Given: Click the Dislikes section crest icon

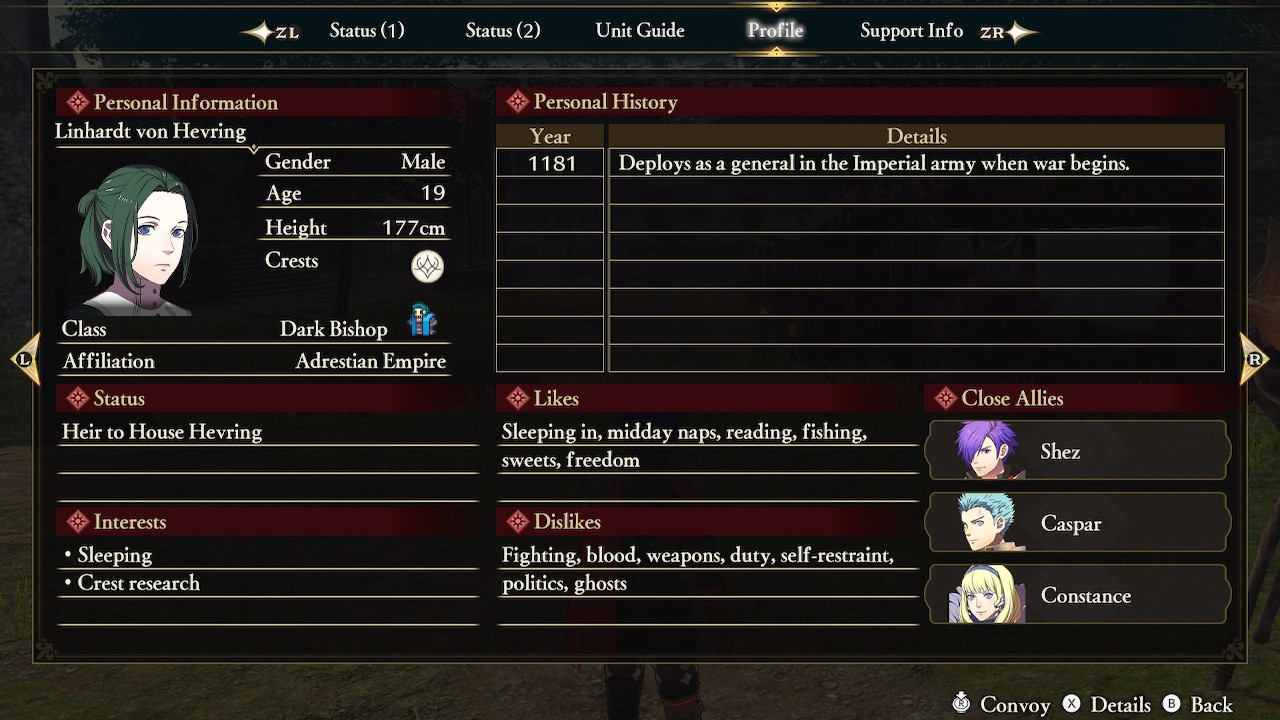Looking at the screenshot, I should [517, 521].
